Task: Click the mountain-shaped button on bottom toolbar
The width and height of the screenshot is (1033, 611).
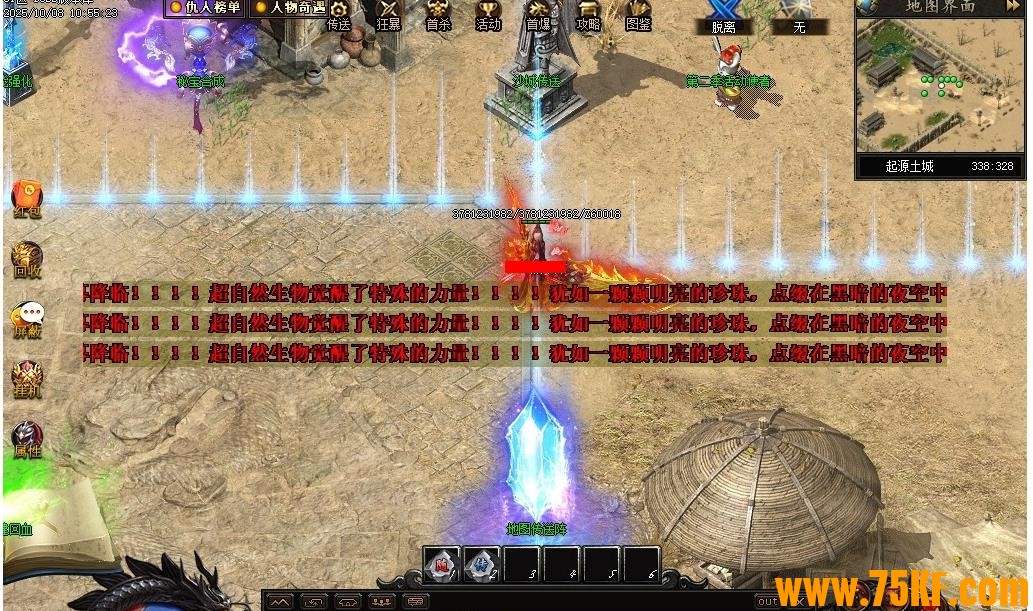Action: [279, 601]
